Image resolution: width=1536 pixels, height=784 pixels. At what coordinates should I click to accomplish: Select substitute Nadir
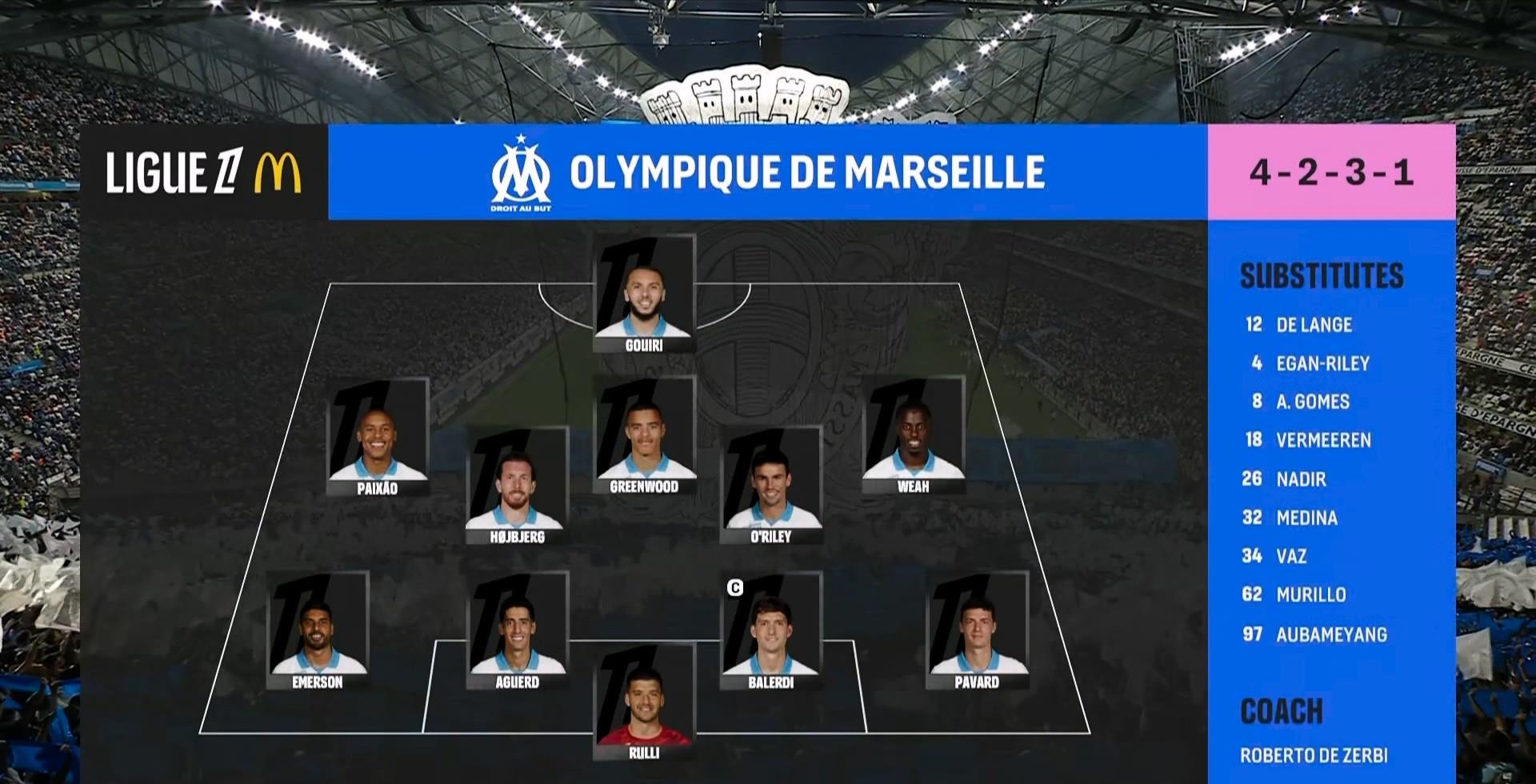[x=1300, y=479]
